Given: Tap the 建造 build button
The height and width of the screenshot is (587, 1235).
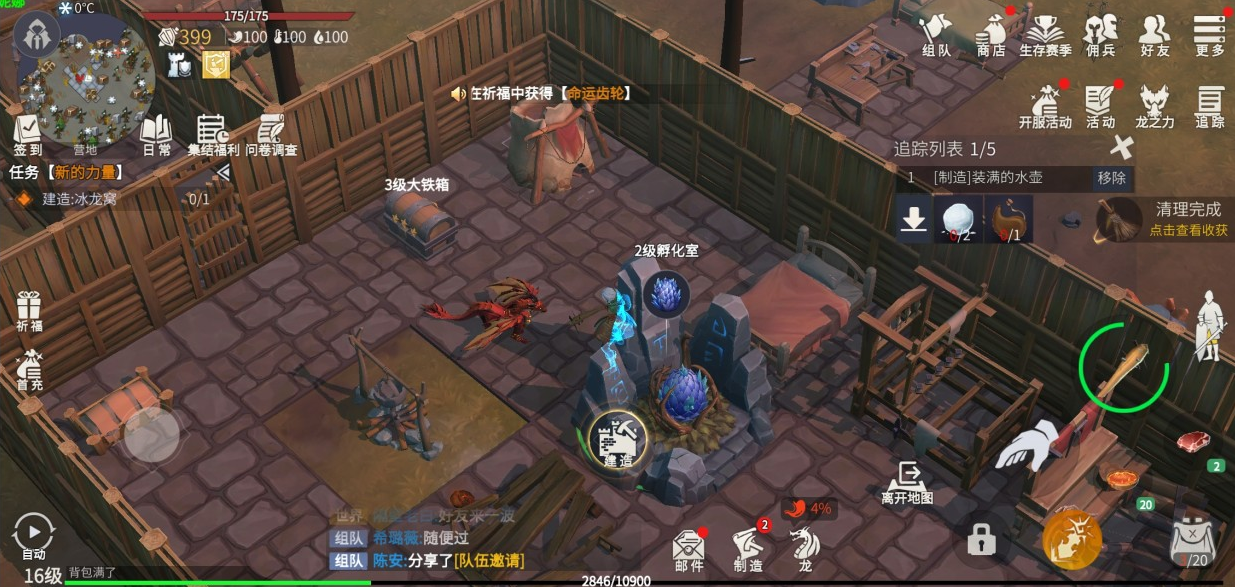Looking at the screenshot, I should coord(618,440).
